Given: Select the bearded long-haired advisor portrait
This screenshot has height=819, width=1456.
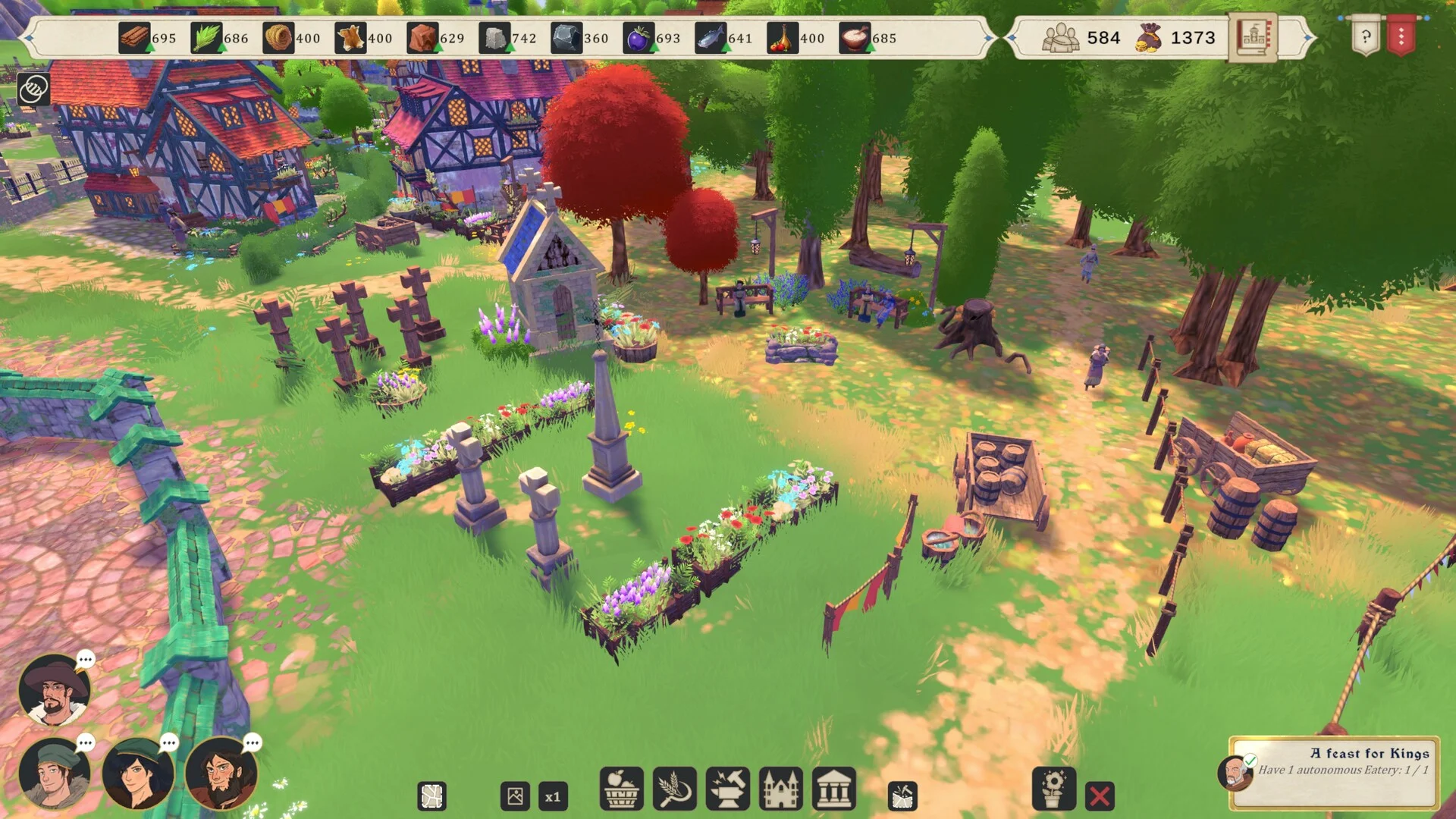Looking at the screenshot, I should coord(221,773).
